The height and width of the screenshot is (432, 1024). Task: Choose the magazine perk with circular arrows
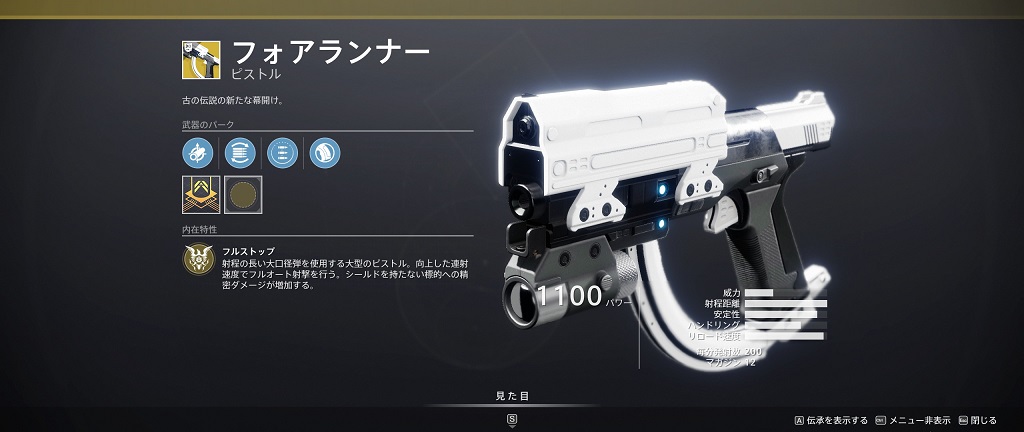tap(240, 153)
